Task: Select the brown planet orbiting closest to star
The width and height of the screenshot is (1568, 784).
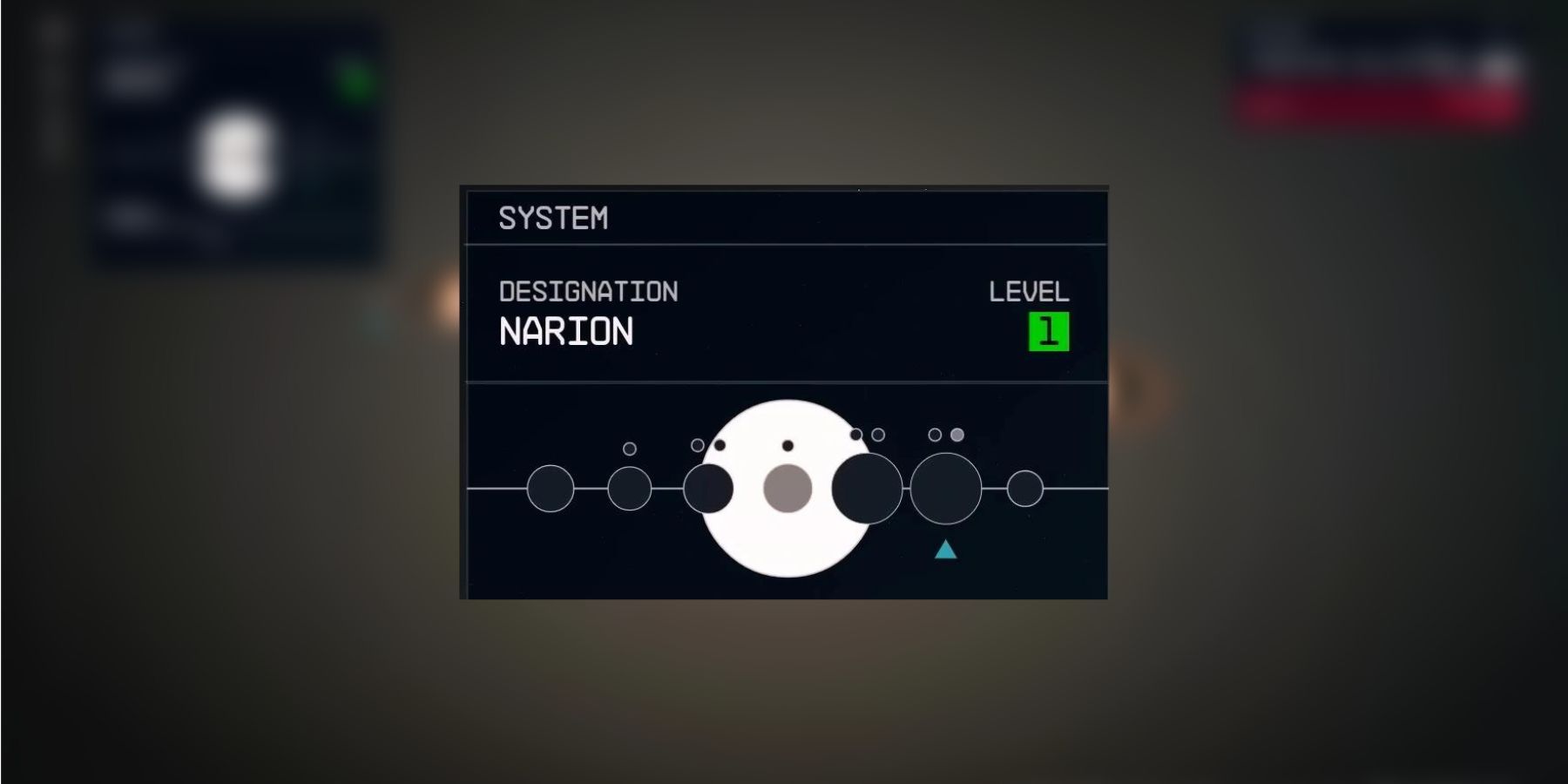Action: click(787, 488)
